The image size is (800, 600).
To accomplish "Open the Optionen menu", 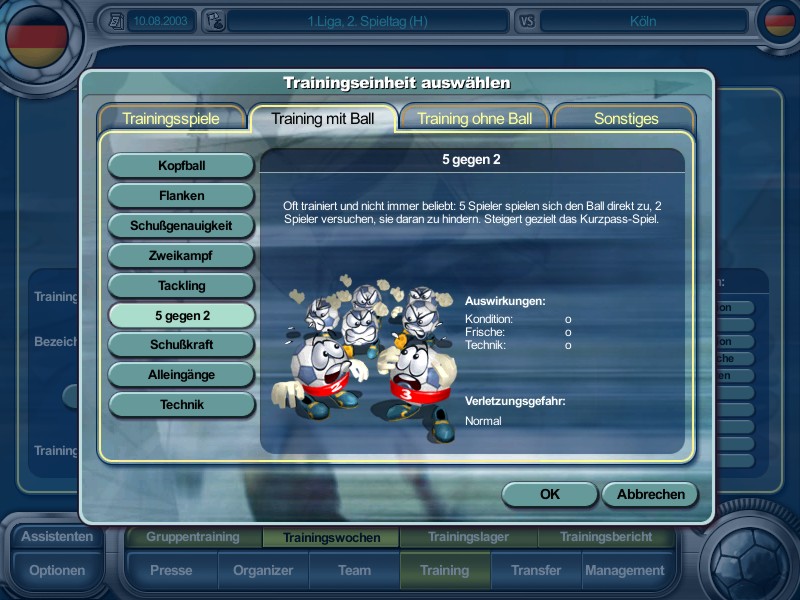I will click(57, 570).
